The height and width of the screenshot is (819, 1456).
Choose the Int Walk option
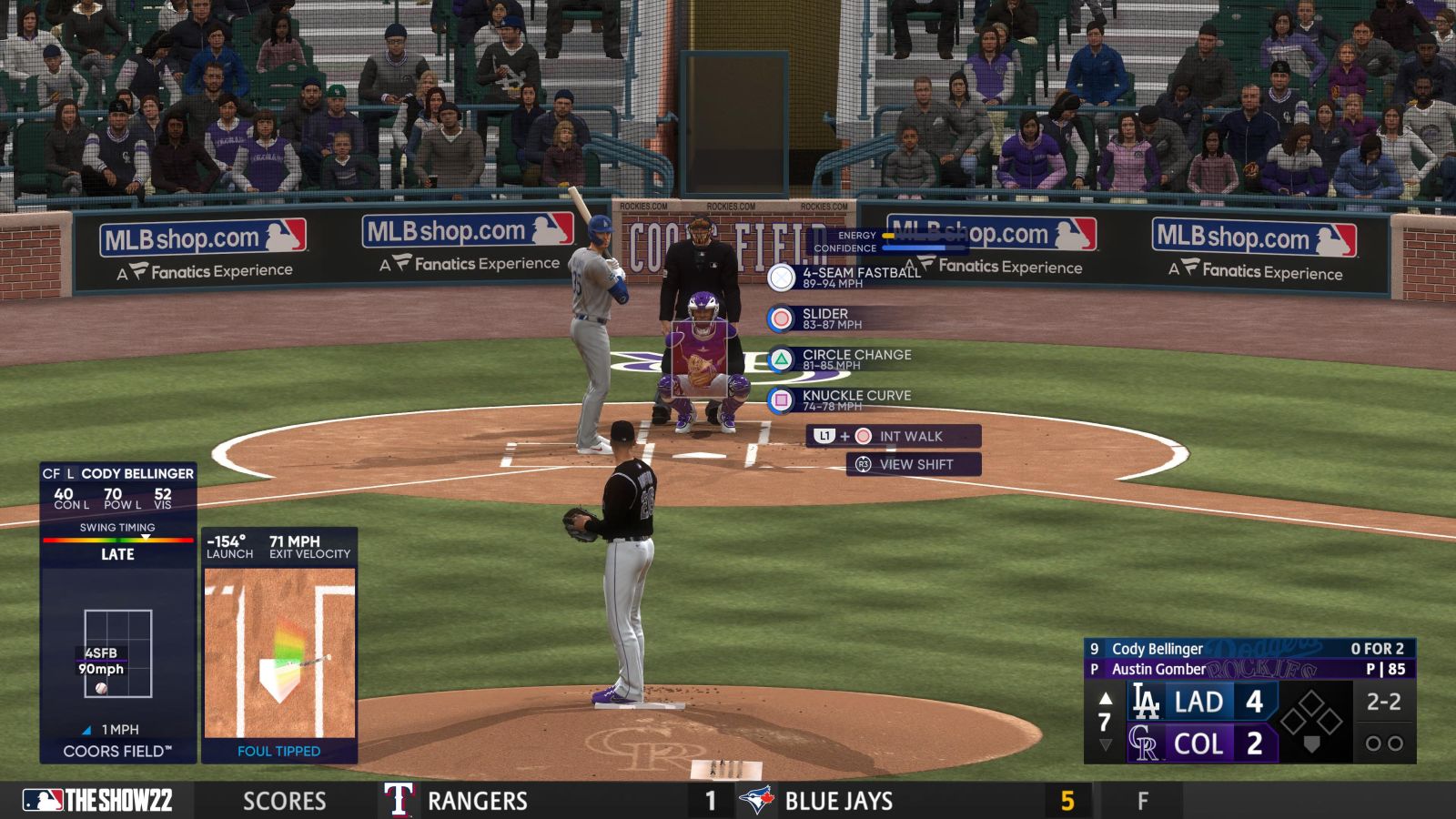point(894,436)
